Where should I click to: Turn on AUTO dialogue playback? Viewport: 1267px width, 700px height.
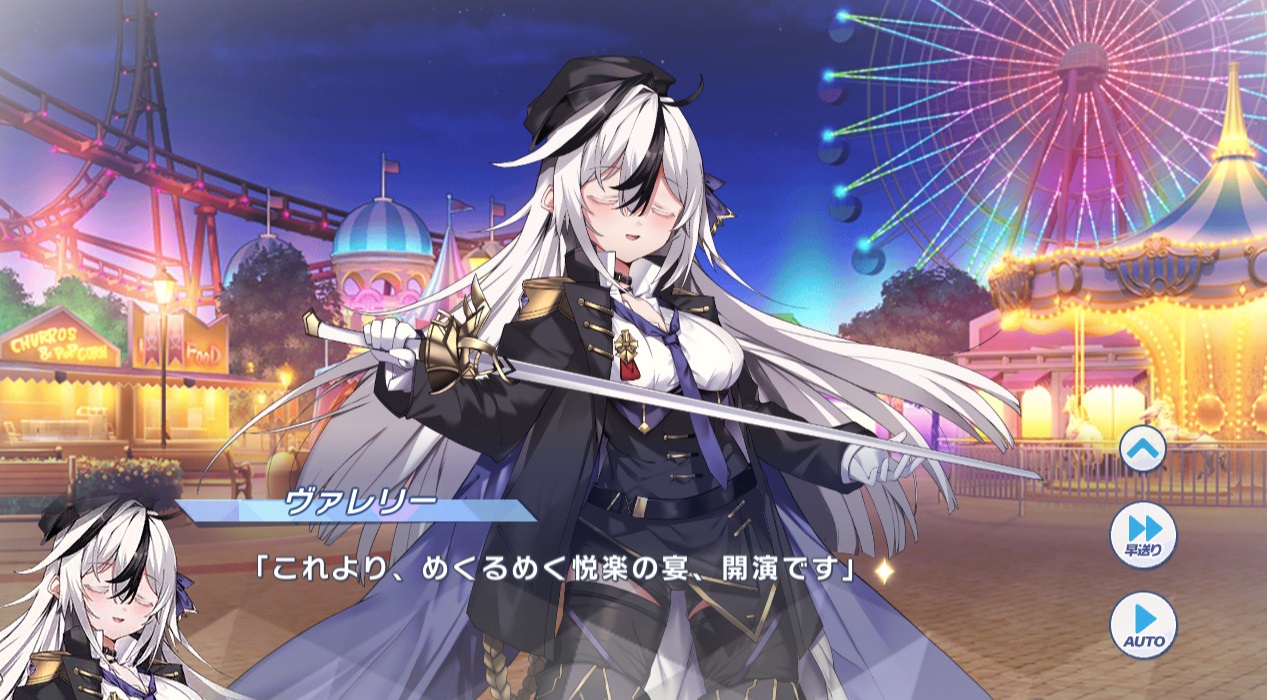1144,624
